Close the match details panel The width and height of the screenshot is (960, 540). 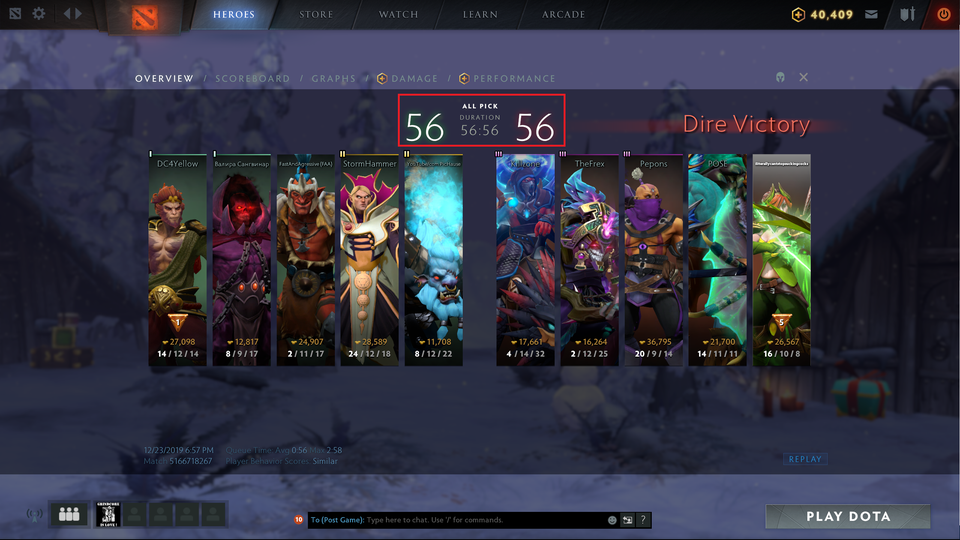(x=804, y=77)
